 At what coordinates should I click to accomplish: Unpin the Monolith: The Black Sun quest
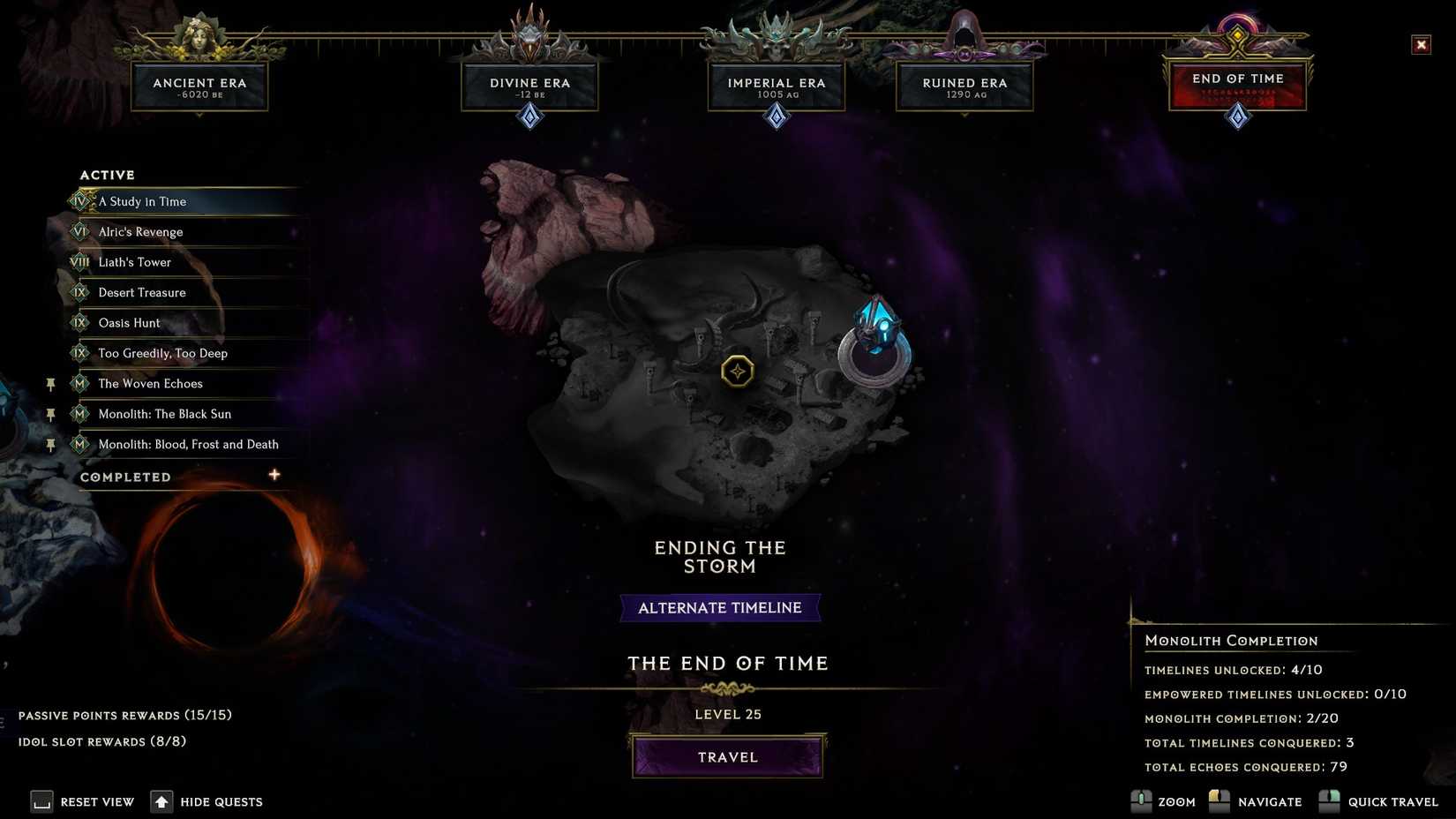[50, 413]
